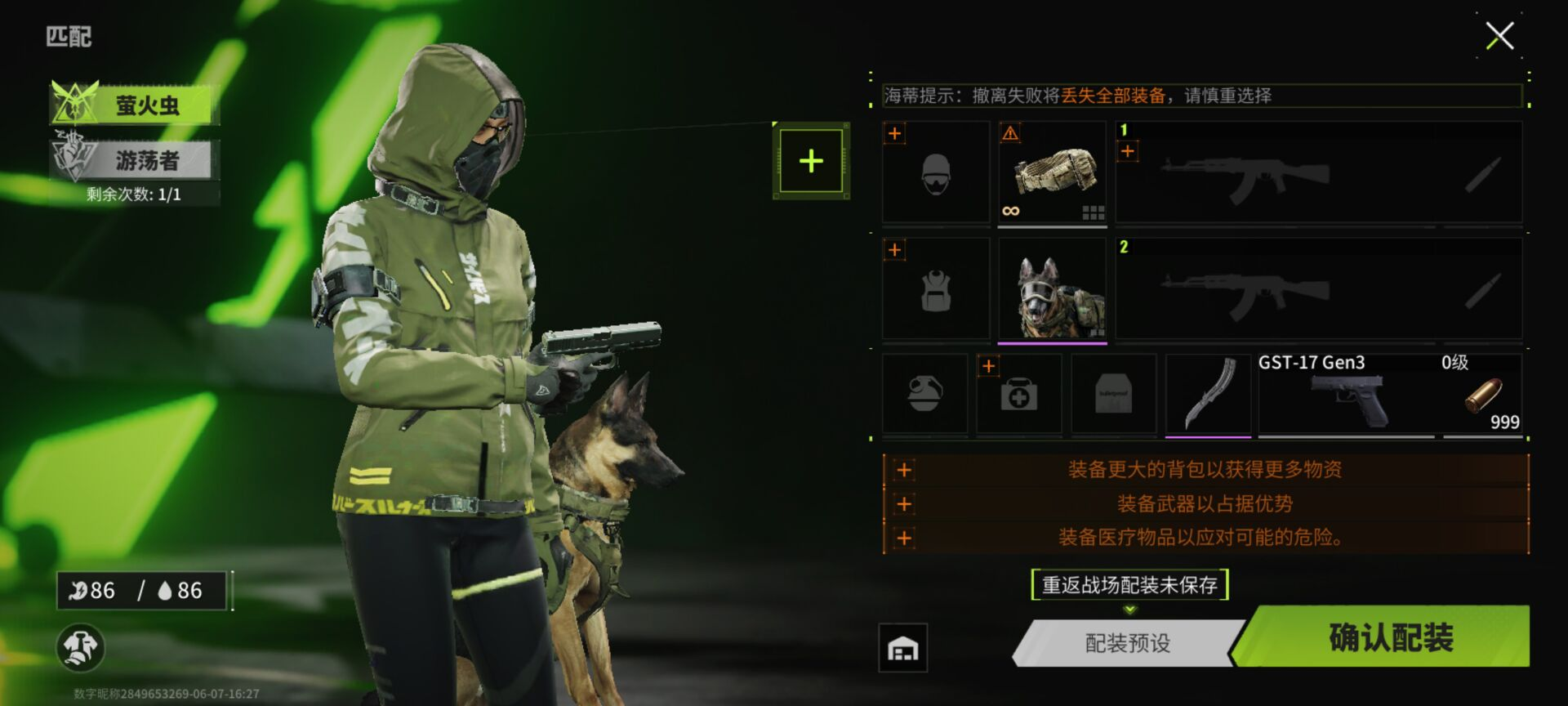The width and height of the screenshot is (1568, 706).
Task: Open the empty grenade slot
Action: [x=924, y=395]
